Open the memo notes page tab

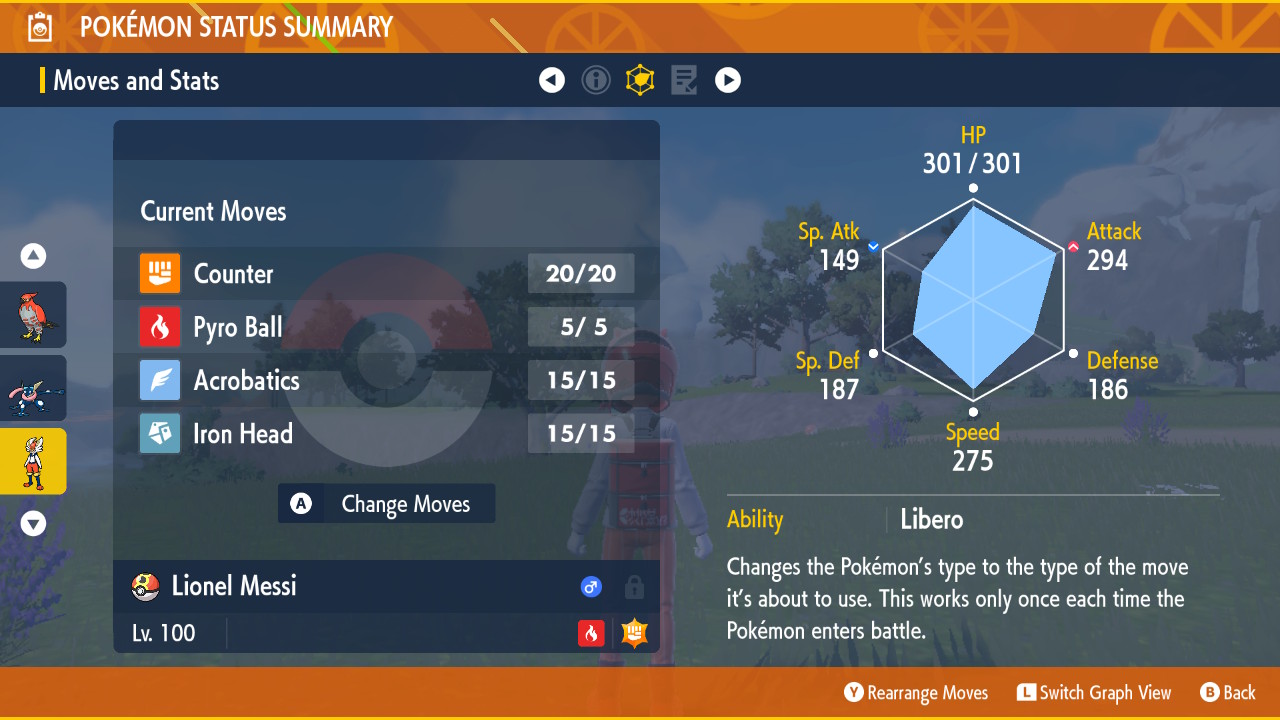pos(684,80)
